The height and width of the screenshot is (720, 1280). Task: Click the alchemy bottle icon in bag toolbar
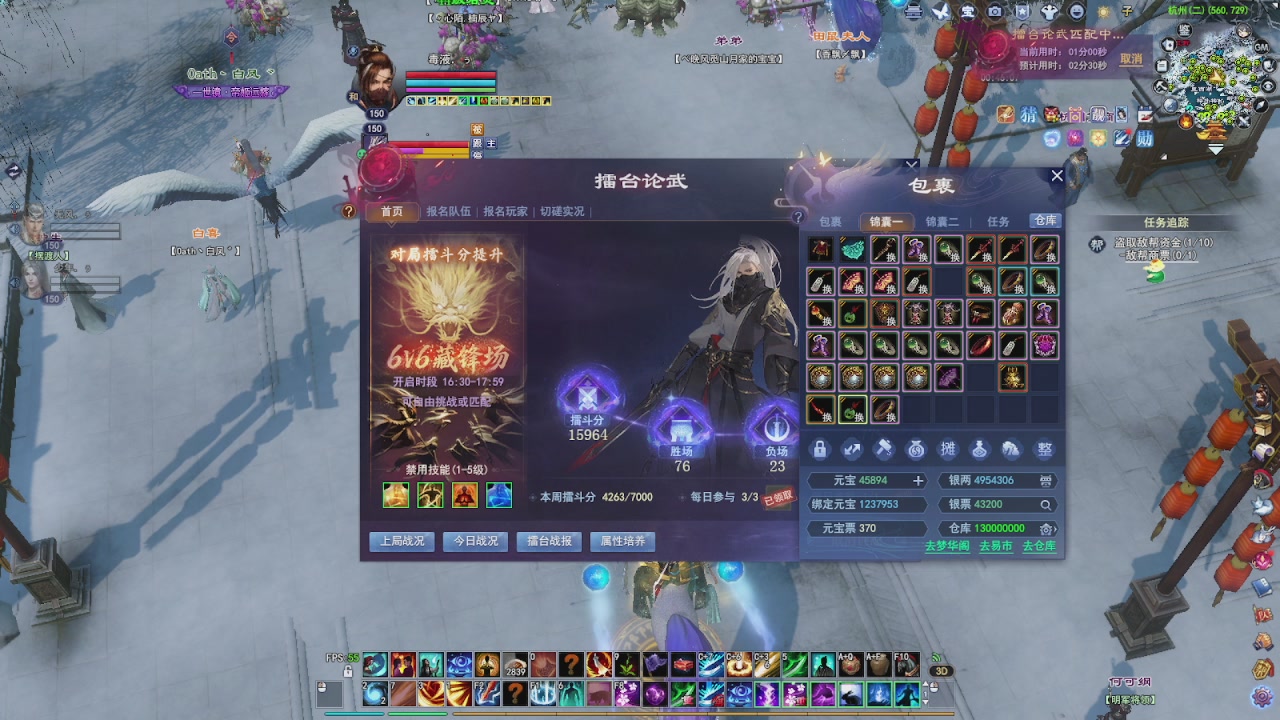979,450
